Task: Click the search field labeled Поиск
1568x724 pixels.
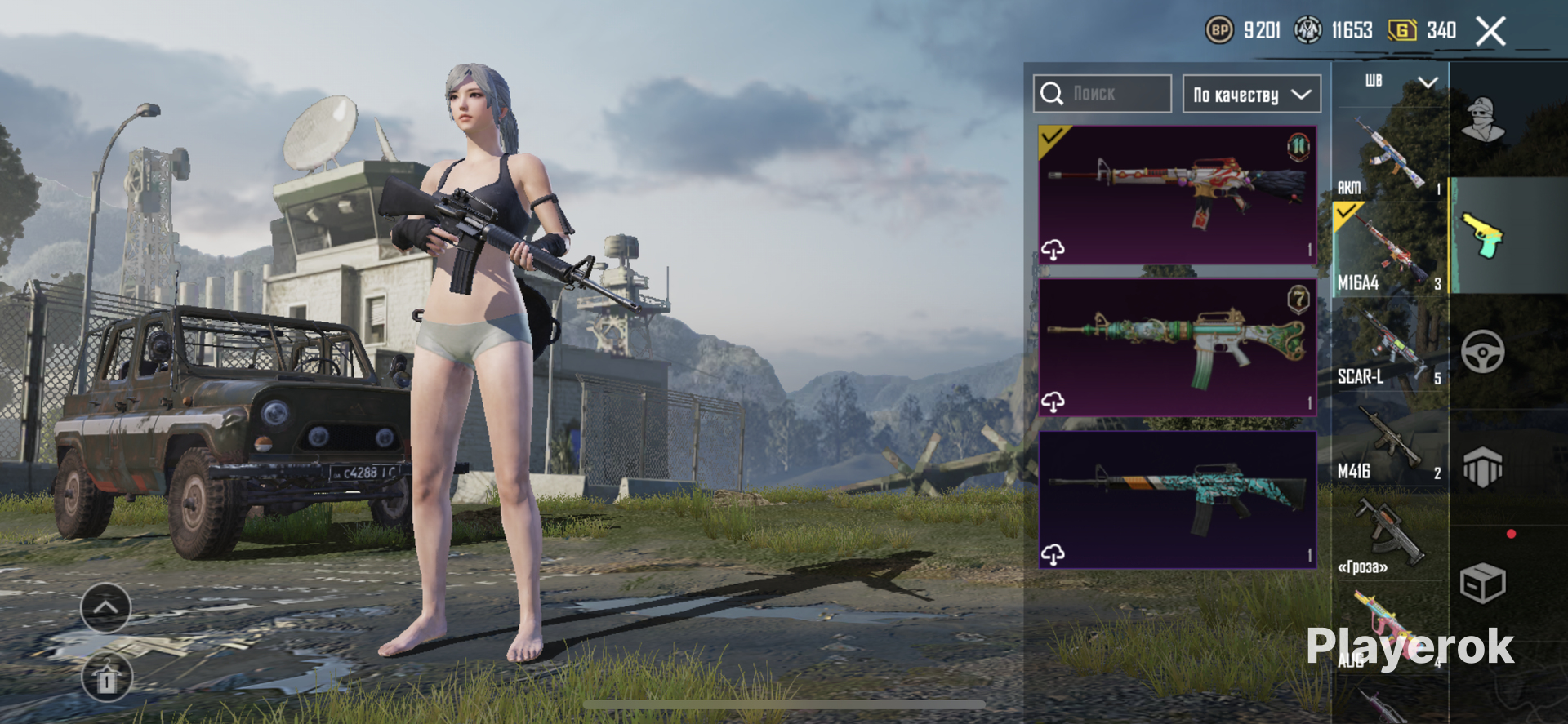Action: [1102, 94]
